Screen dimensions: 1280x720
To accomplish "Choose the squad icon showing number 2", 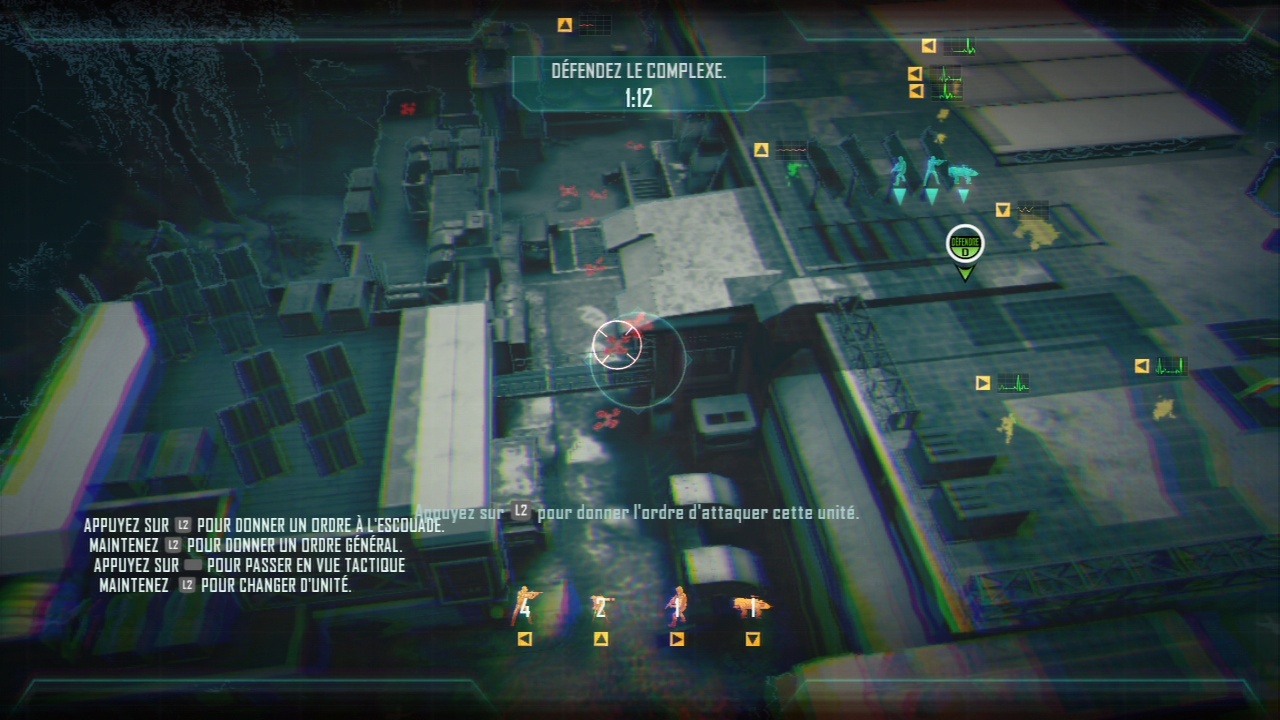I will click(x=600, y=605).
